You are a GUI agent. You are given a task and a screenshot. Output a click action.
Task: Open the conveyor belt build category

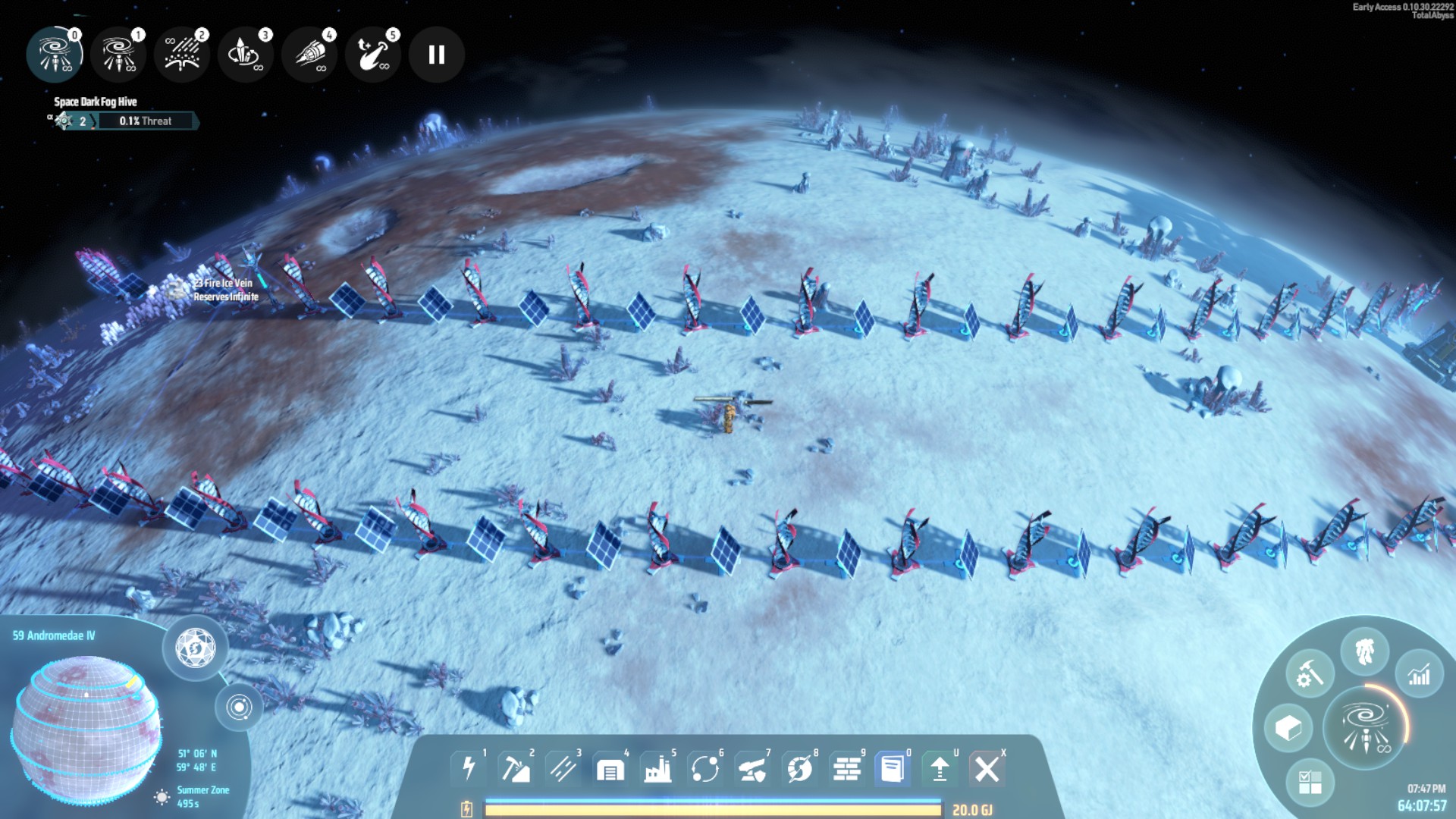[x=563, y=769]
